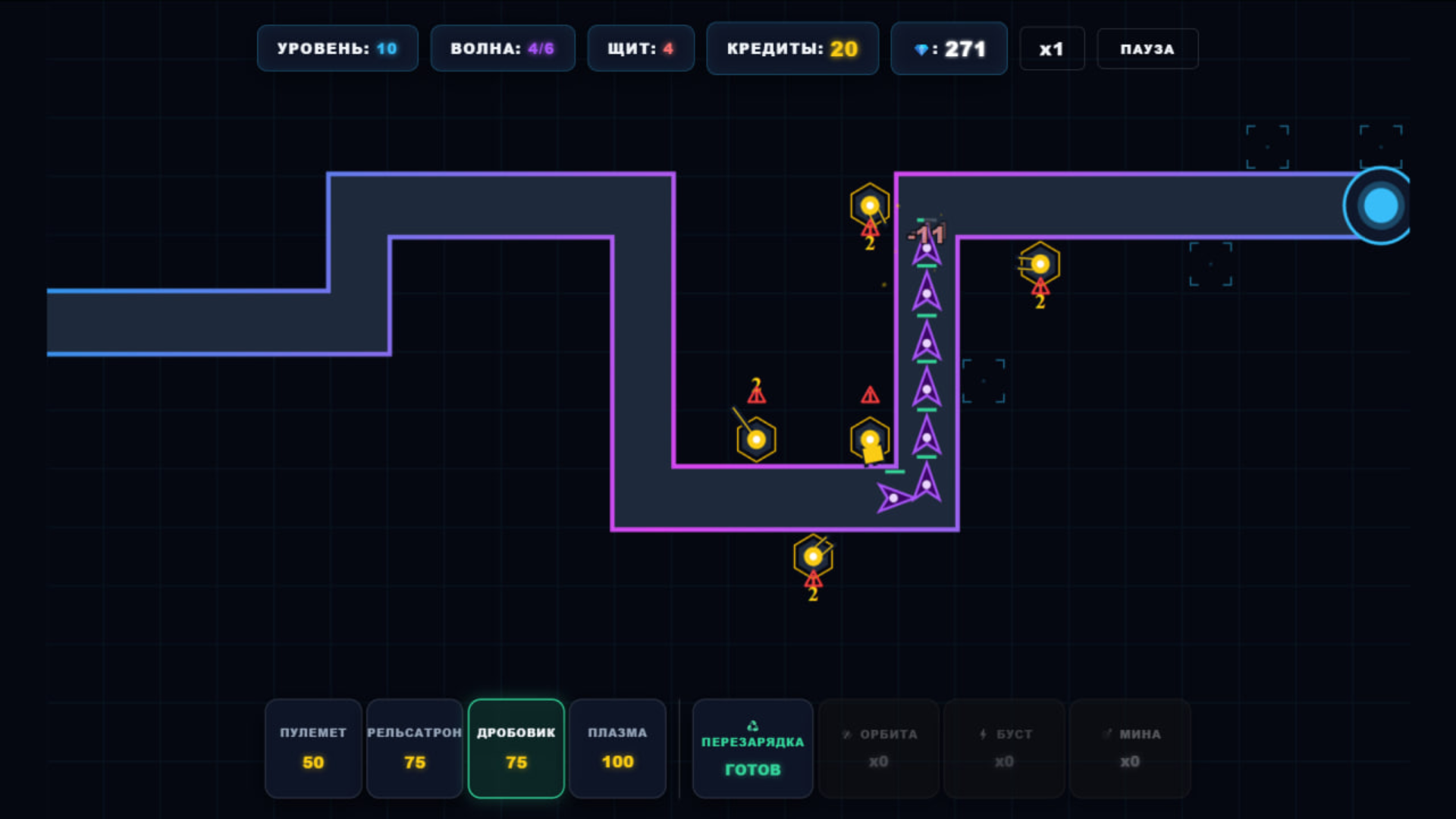
Task: Activate the ОРБИТА ability
Action: [x=878, y=748]
